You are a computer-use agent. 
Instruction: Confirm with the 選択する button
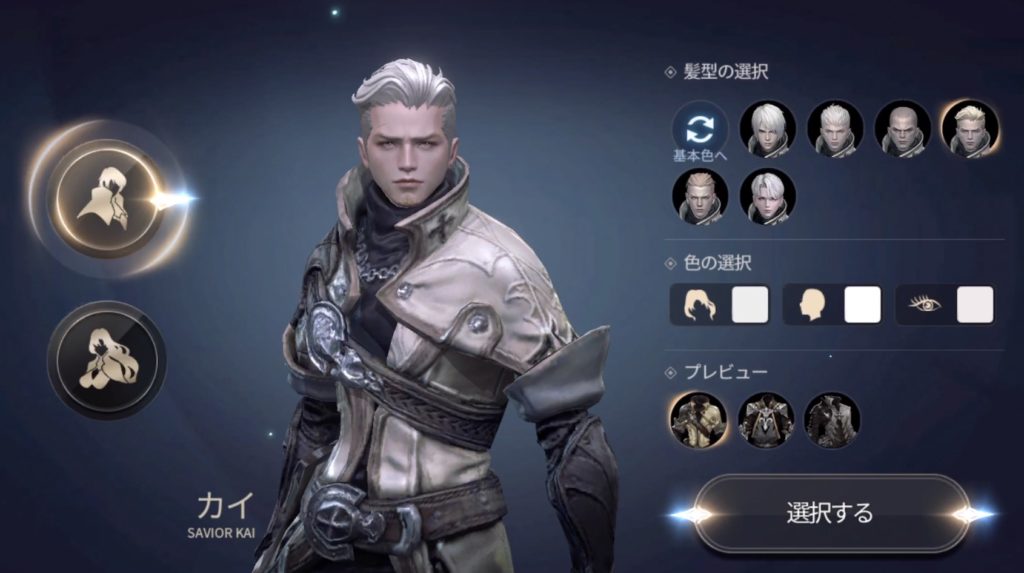830,514
